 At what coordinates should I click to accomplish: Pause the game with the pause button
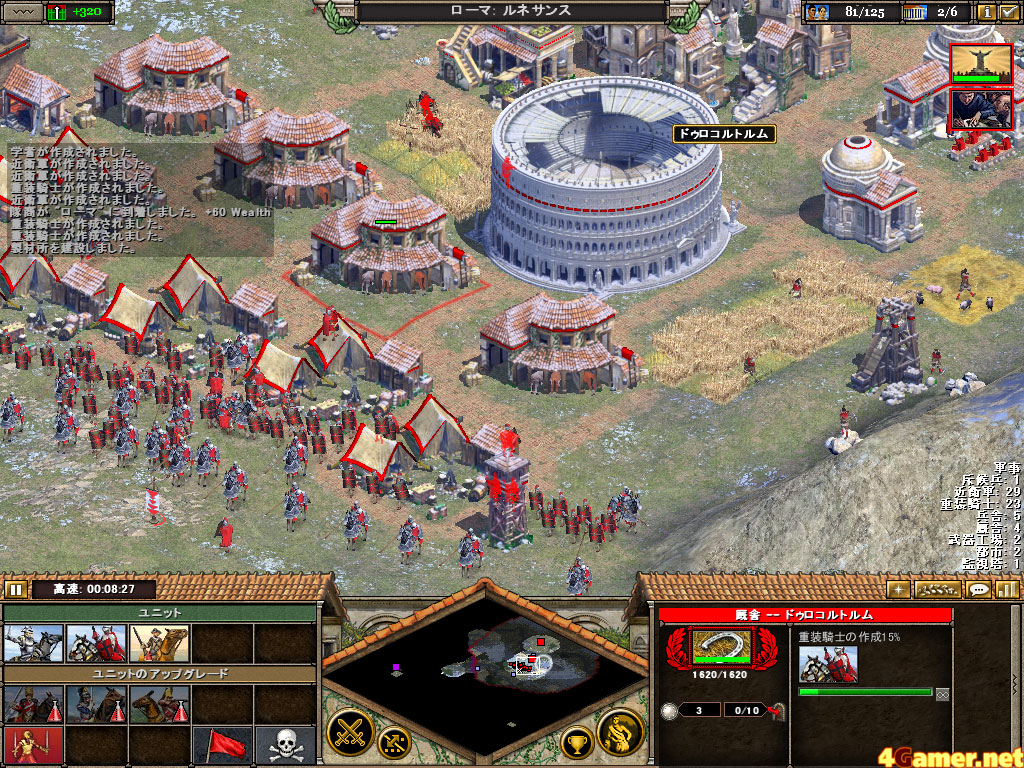click(16, 589)
